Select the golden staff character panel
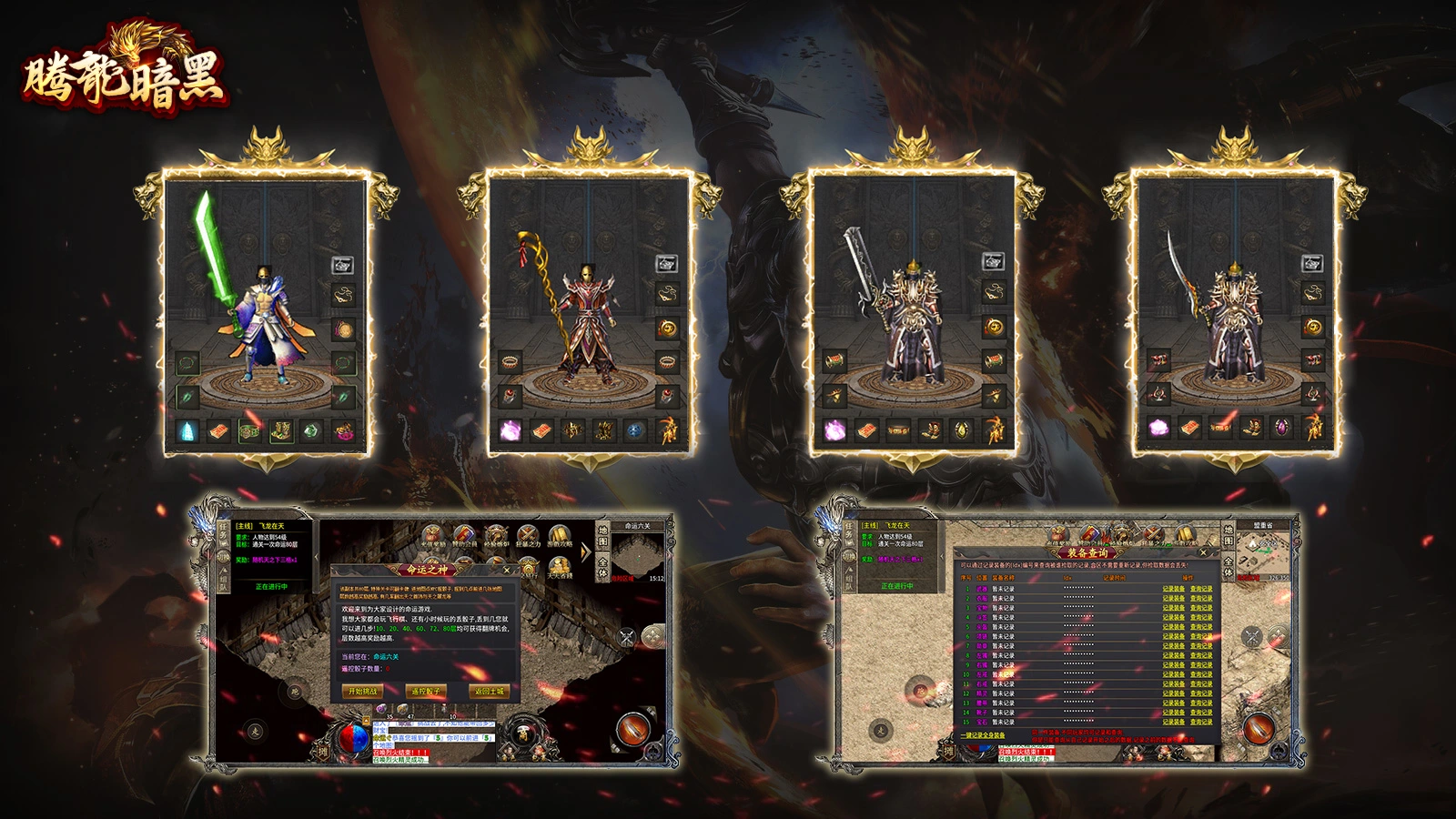1456x819 pixels. point(589,314)
